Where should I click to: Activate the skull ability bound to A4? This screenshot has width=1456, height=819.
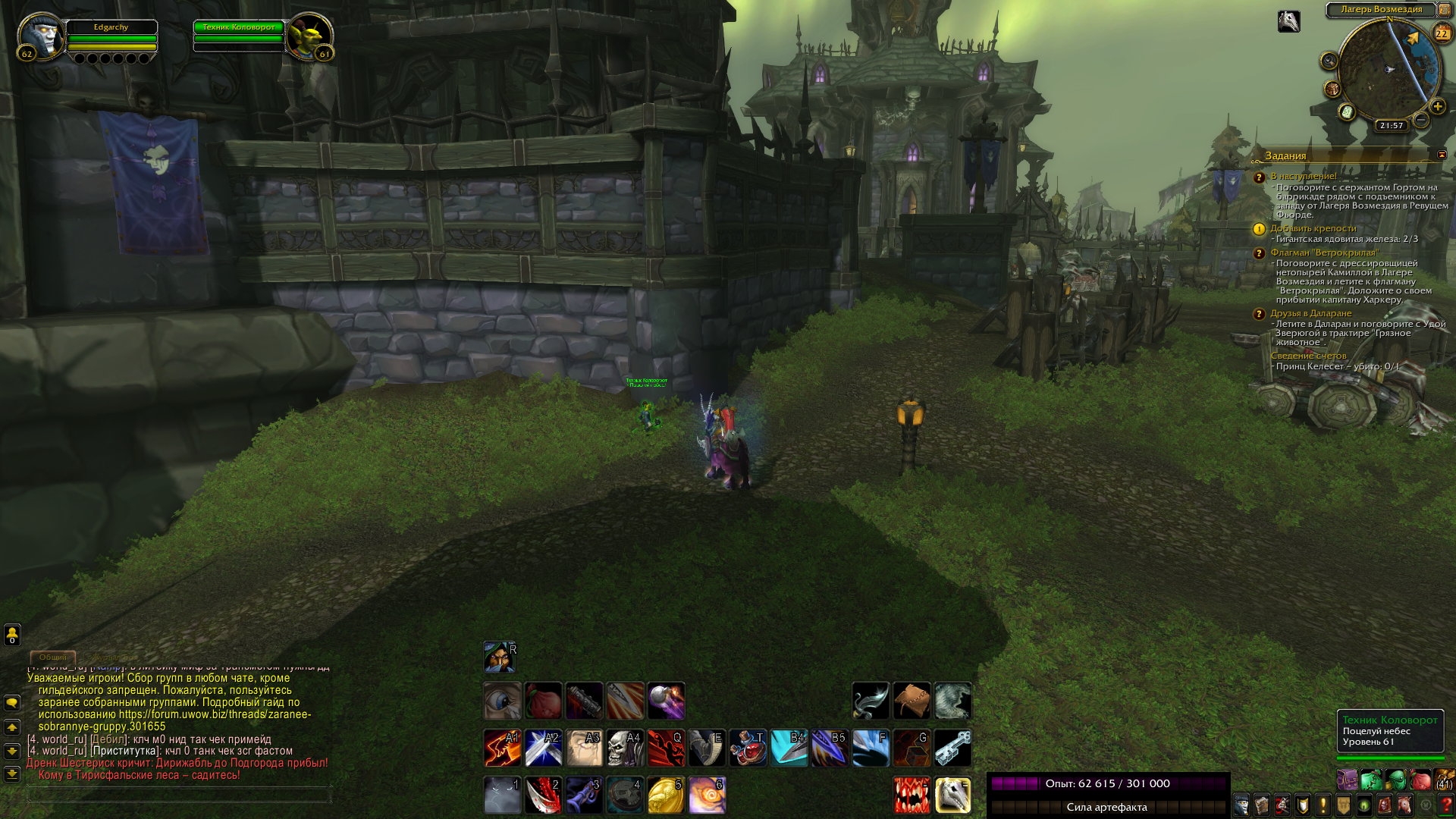(x=626, y=748)
